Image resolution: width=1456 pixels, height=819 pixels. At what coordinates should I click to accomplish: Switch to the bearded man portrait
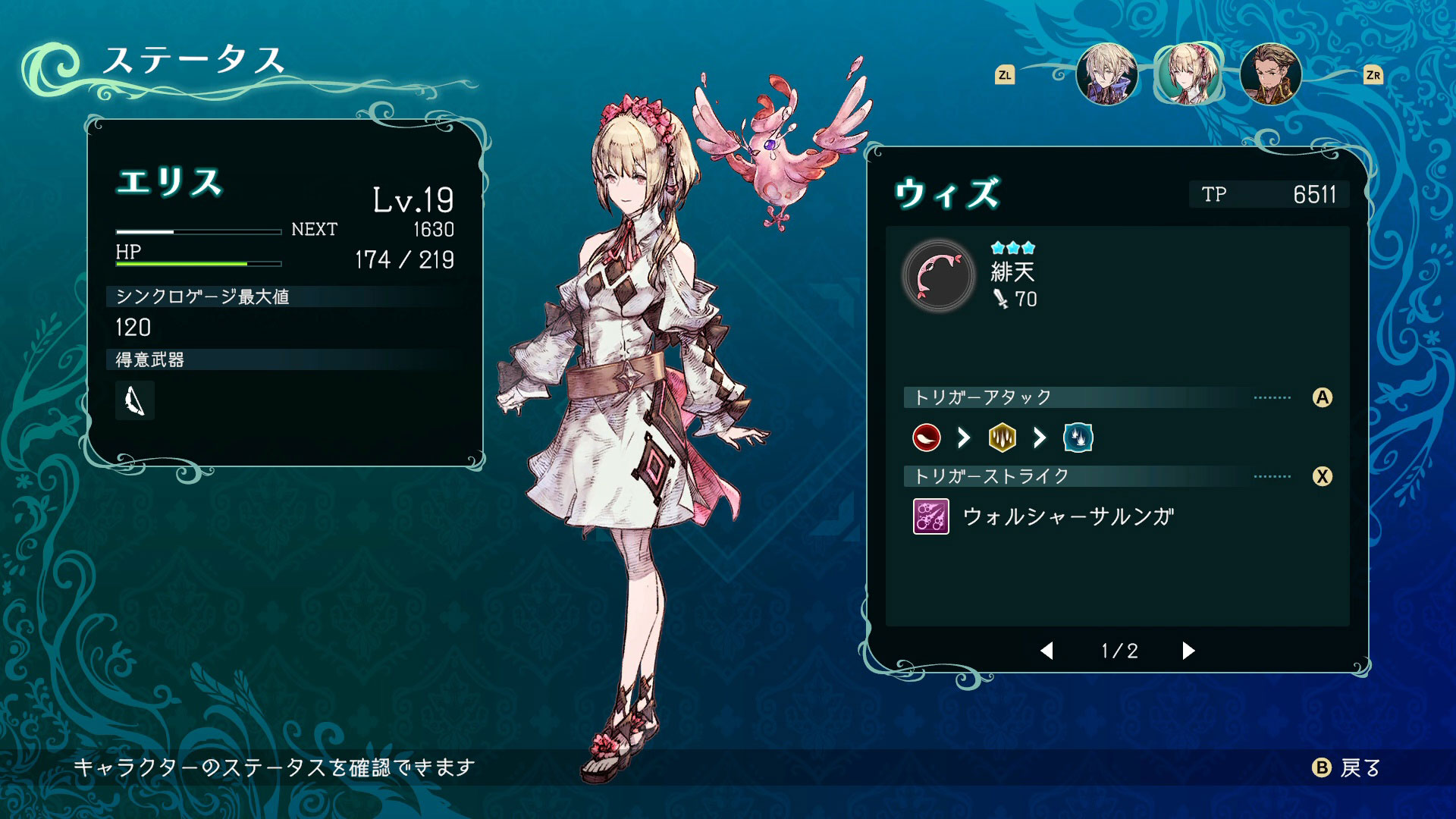pos(1270,74)
